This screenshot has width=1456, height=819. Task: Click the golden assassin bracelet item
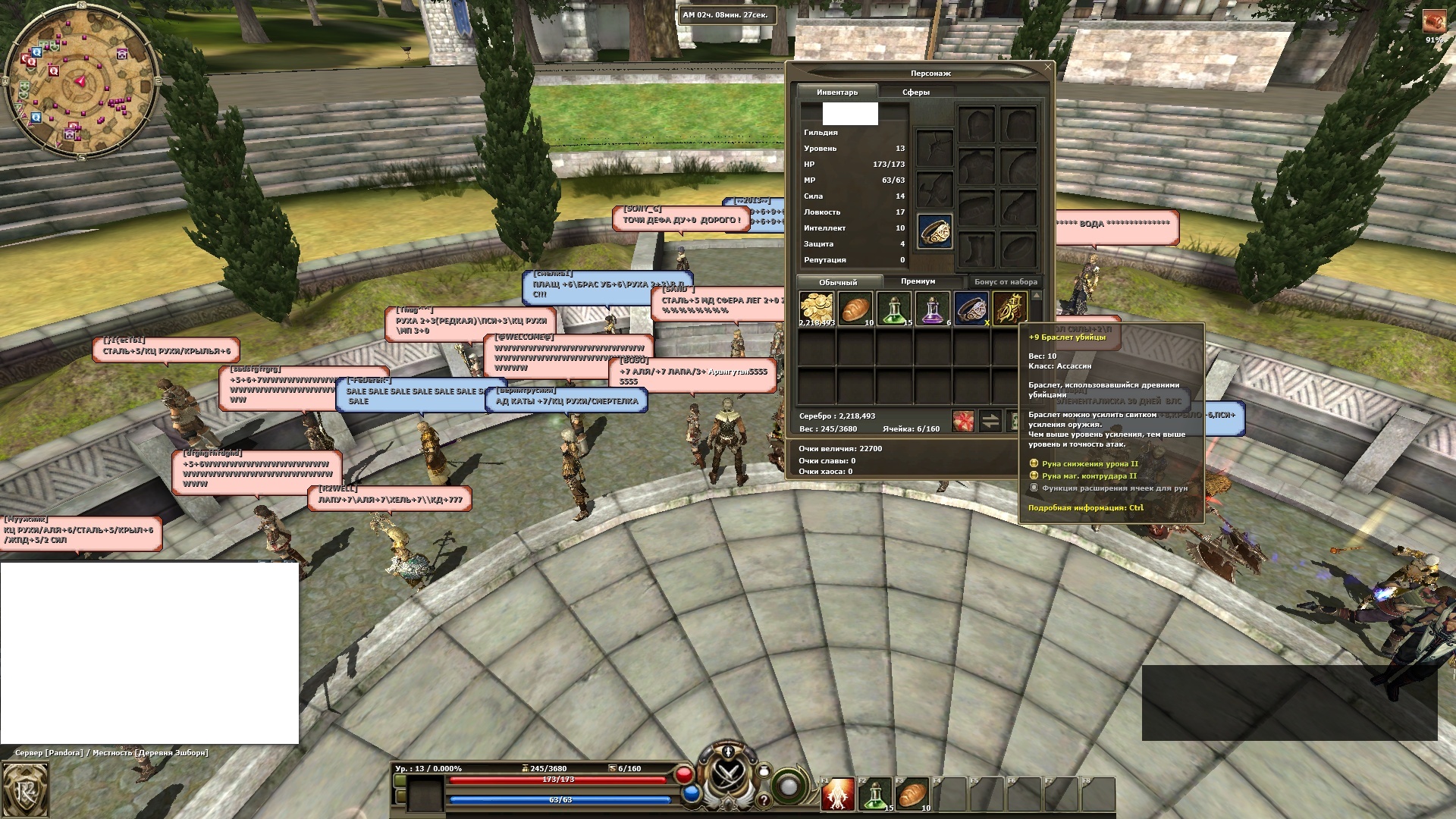[x=1010, y=309]
